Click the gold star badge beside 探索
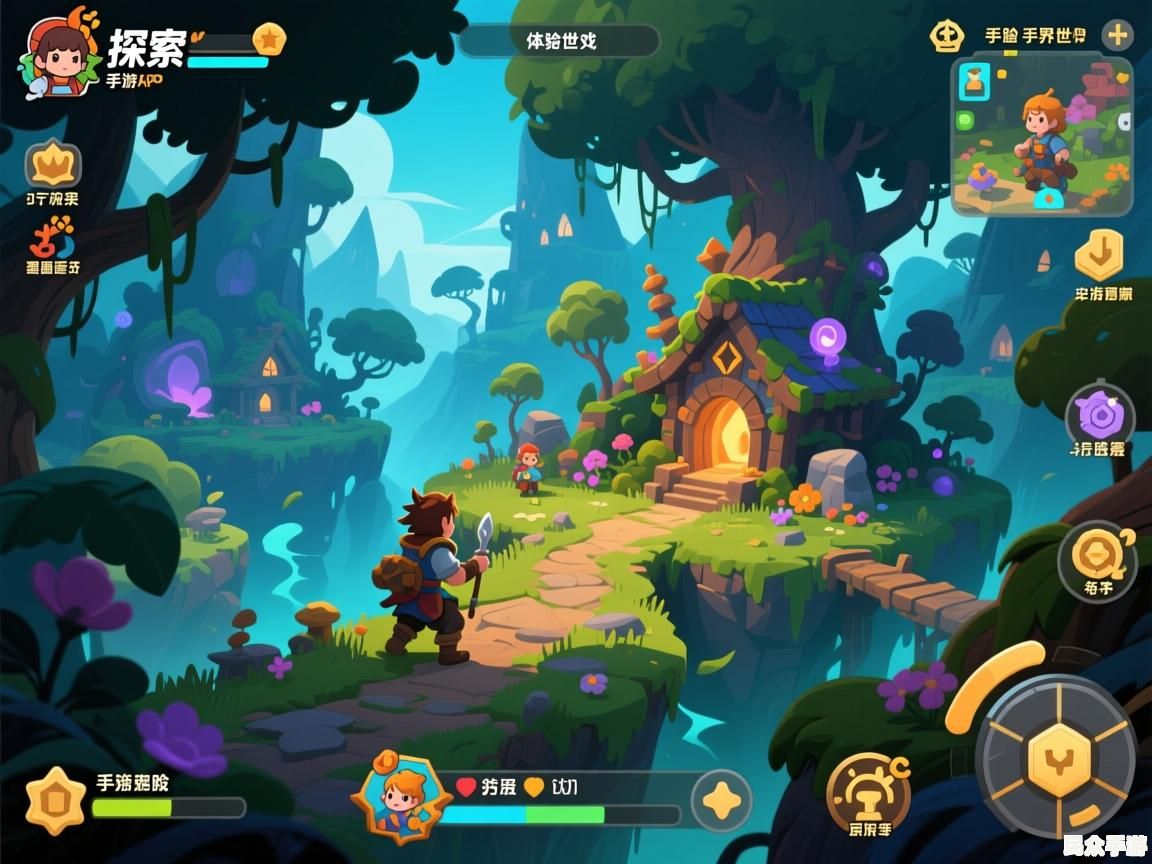 point(269,39)
